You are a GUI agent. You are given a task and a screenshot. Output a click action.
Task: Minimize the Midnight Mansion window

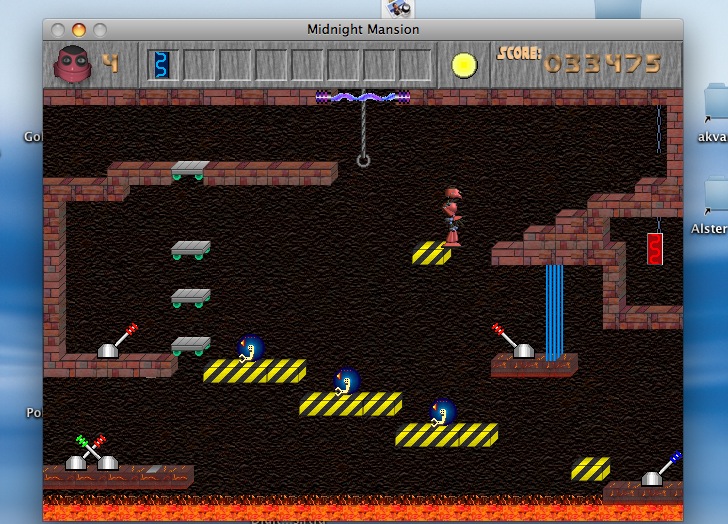pos(78,30)
